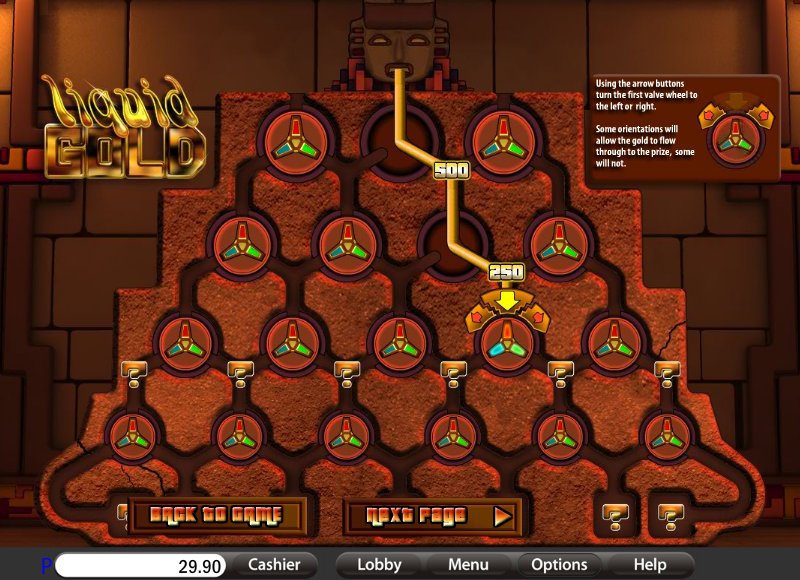Screen dimensions: 800x580
Task: Open the Cashier
Action: [x=274, y=565]
